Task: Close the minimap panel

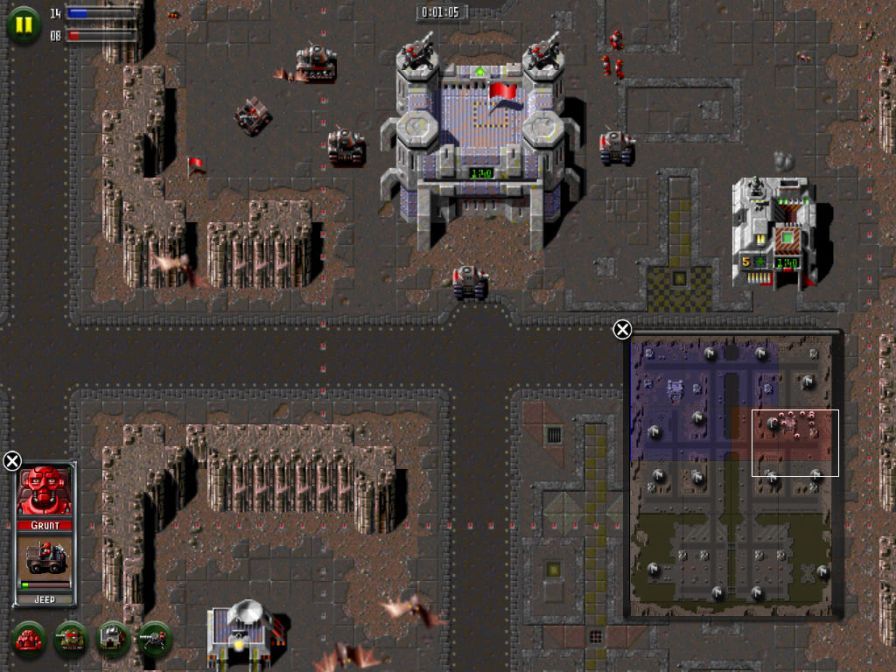Action: (622, 330)
